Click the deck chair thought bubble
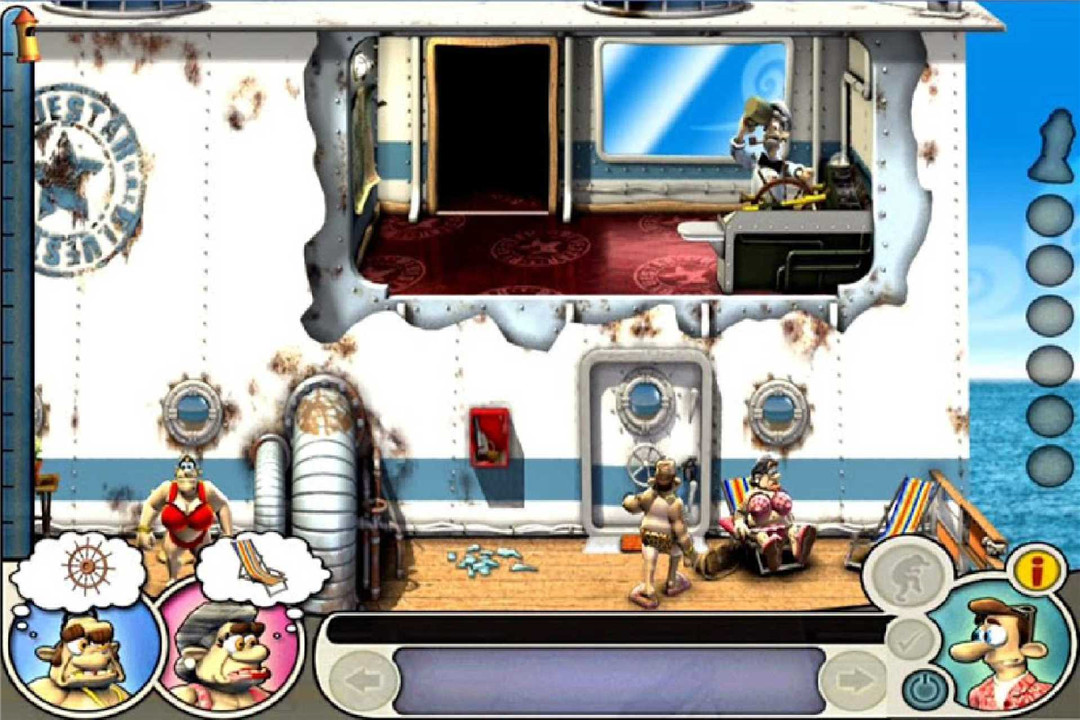1080x720 pixels. click(x=258, y=567)
